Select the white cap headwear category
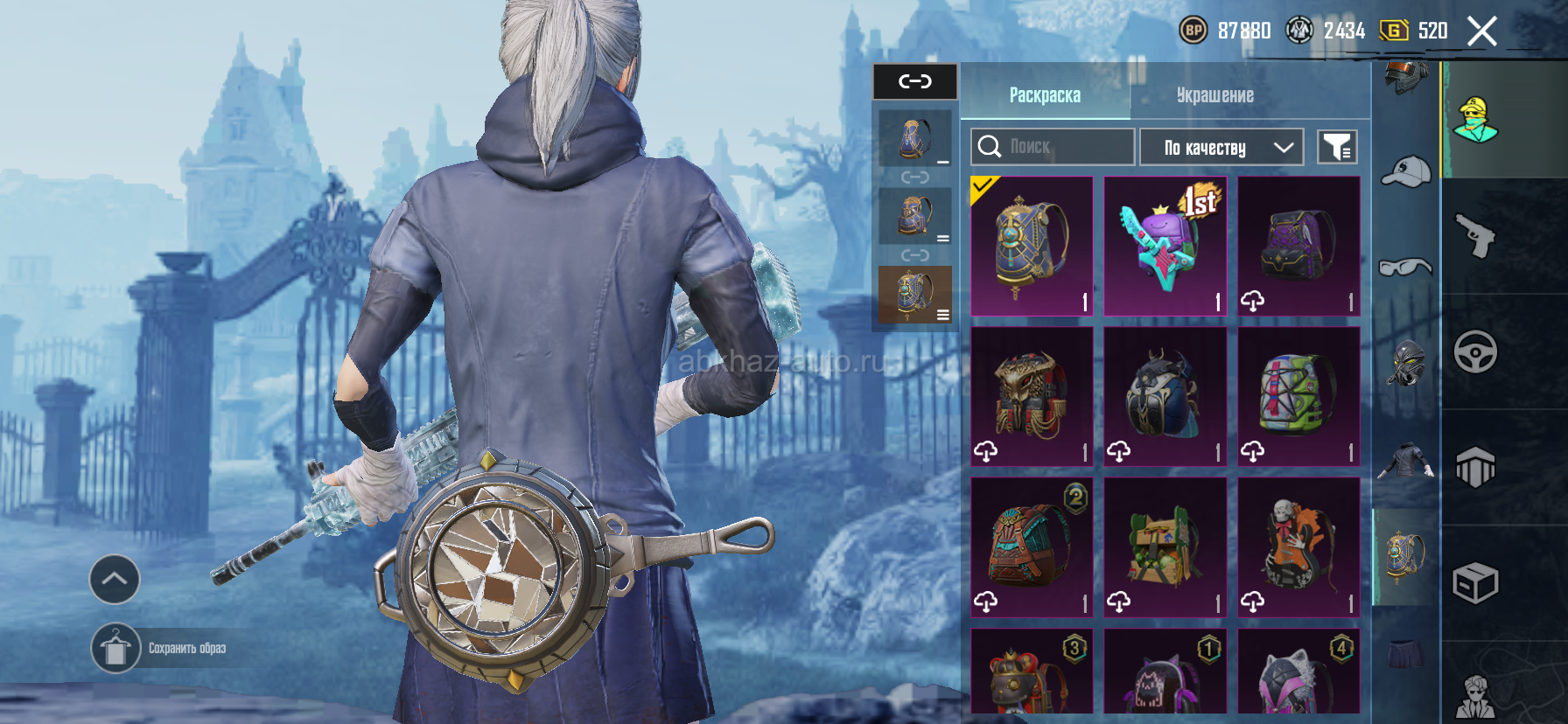This screenshot has height=724, width=1568. [1405, 171]
